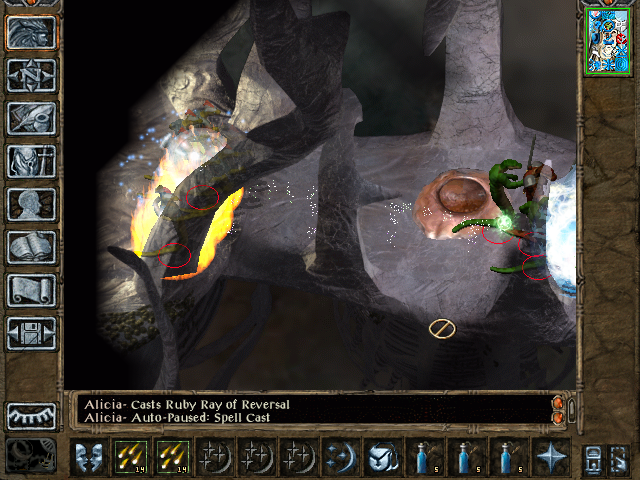
Task: Open the special abilities star button
Action: (550, 457)
